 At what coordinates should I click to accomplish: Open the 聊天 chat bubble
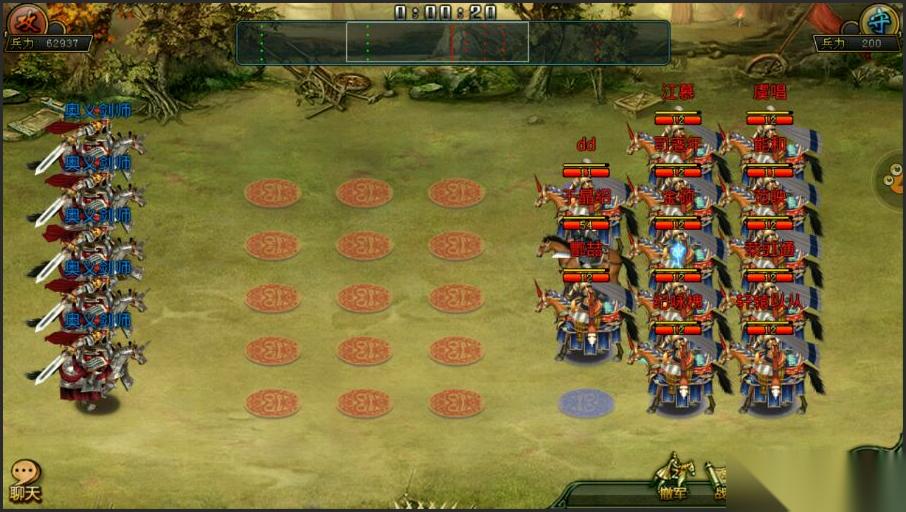[25, 480]
